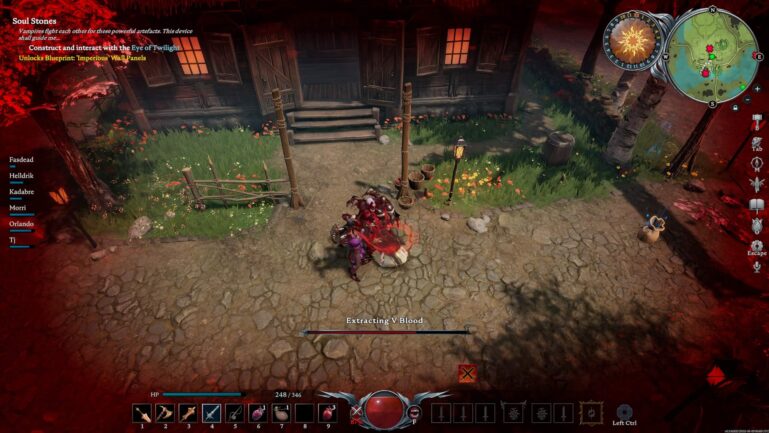Zoom out the minimap with minus button
The width and height of the screenshot is (769, 433).
pos(749,99)
